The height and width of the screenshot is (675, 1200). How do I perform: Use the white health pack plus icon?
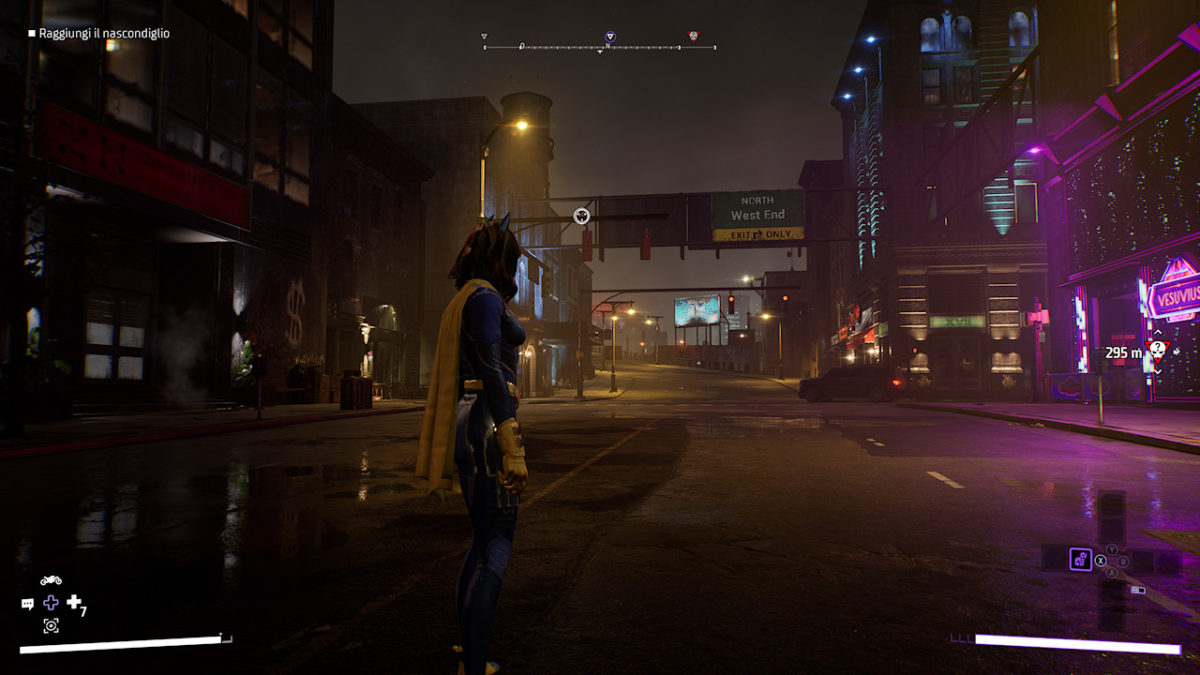point(74,602)
